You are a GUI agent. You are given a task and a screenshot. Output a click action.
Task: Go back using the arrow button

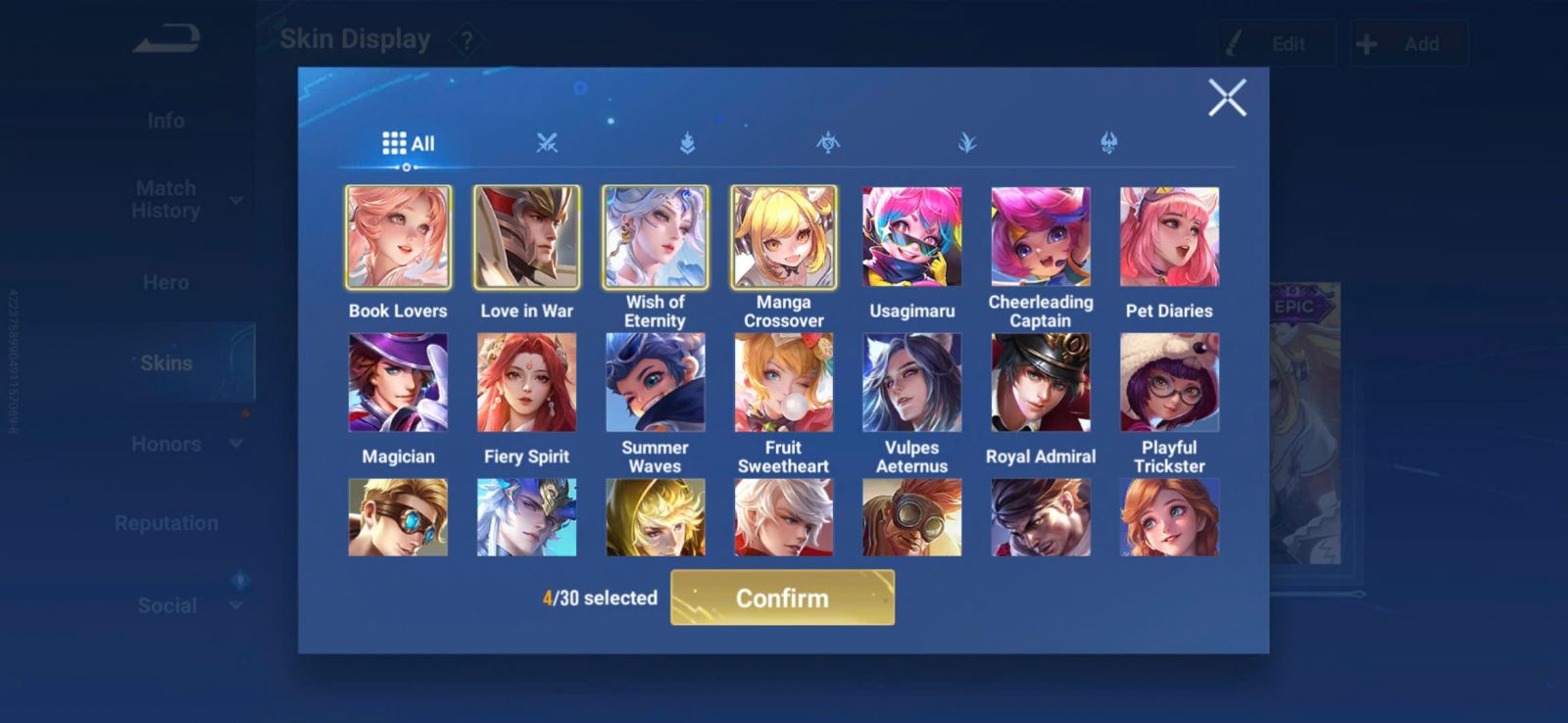pos(167,39)
